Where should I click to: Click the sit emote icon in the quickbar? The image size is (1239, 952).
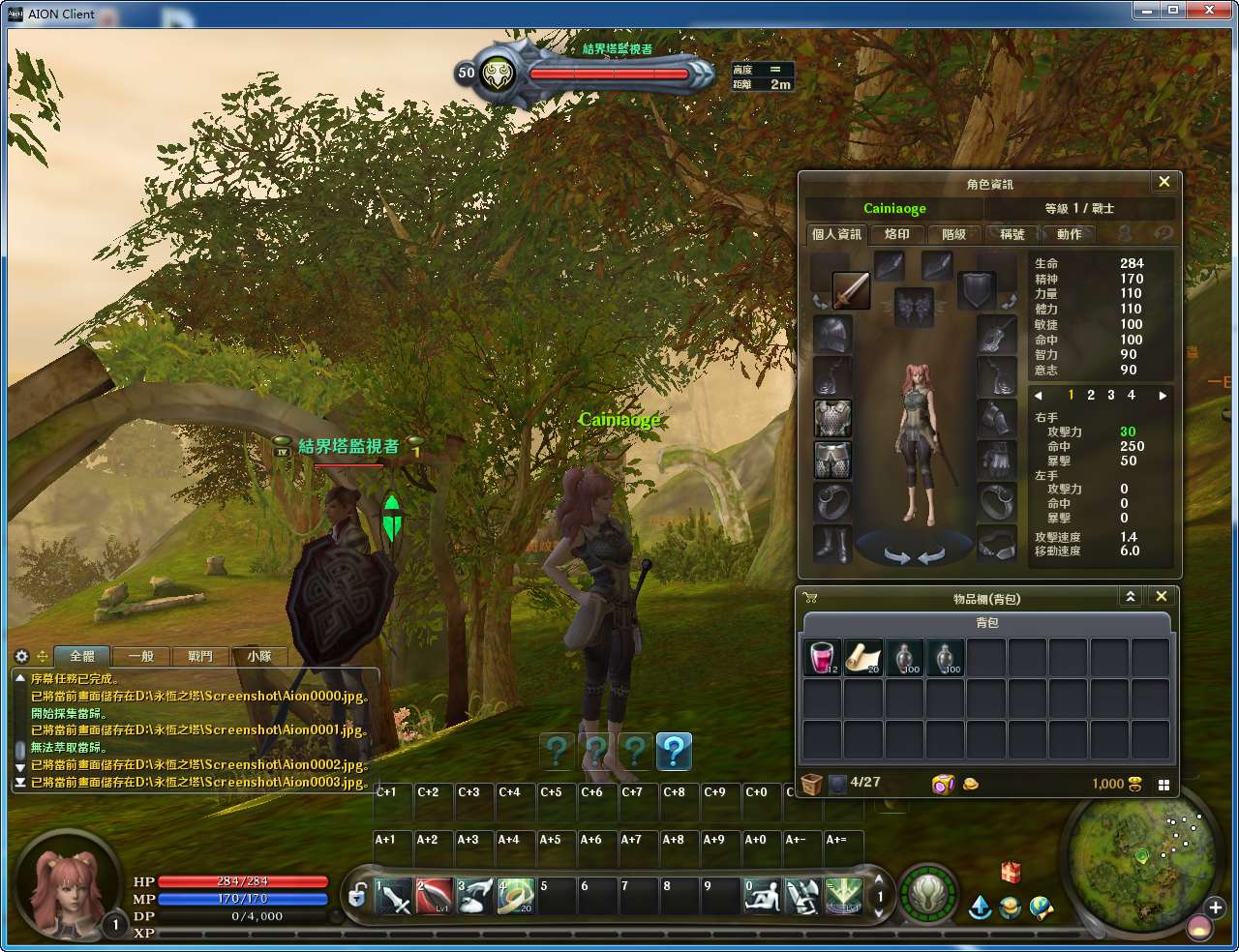click(762, 895)
